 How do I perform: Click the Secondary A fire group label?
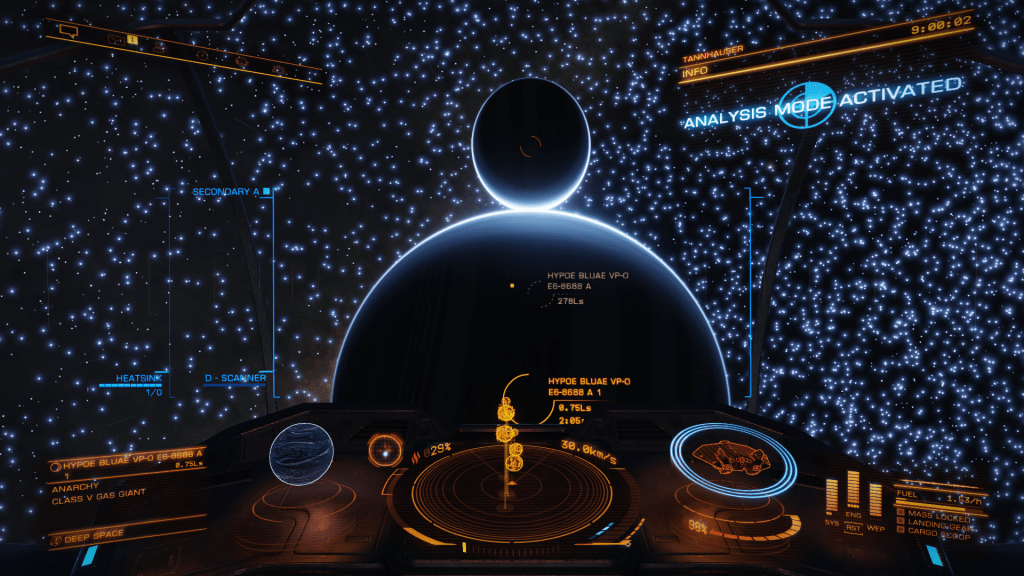[227, 190]
